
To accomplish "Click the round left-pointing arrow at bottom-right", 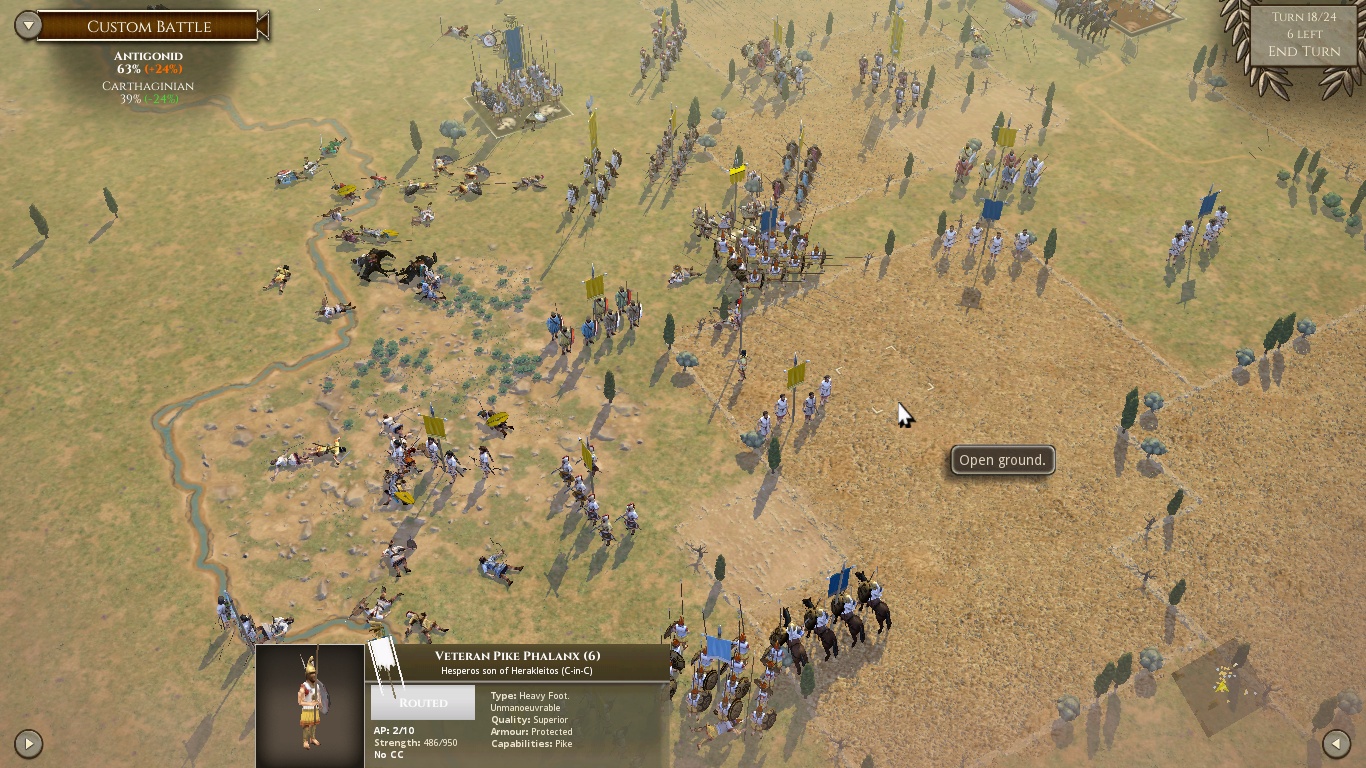I will tap(1336, 743).
